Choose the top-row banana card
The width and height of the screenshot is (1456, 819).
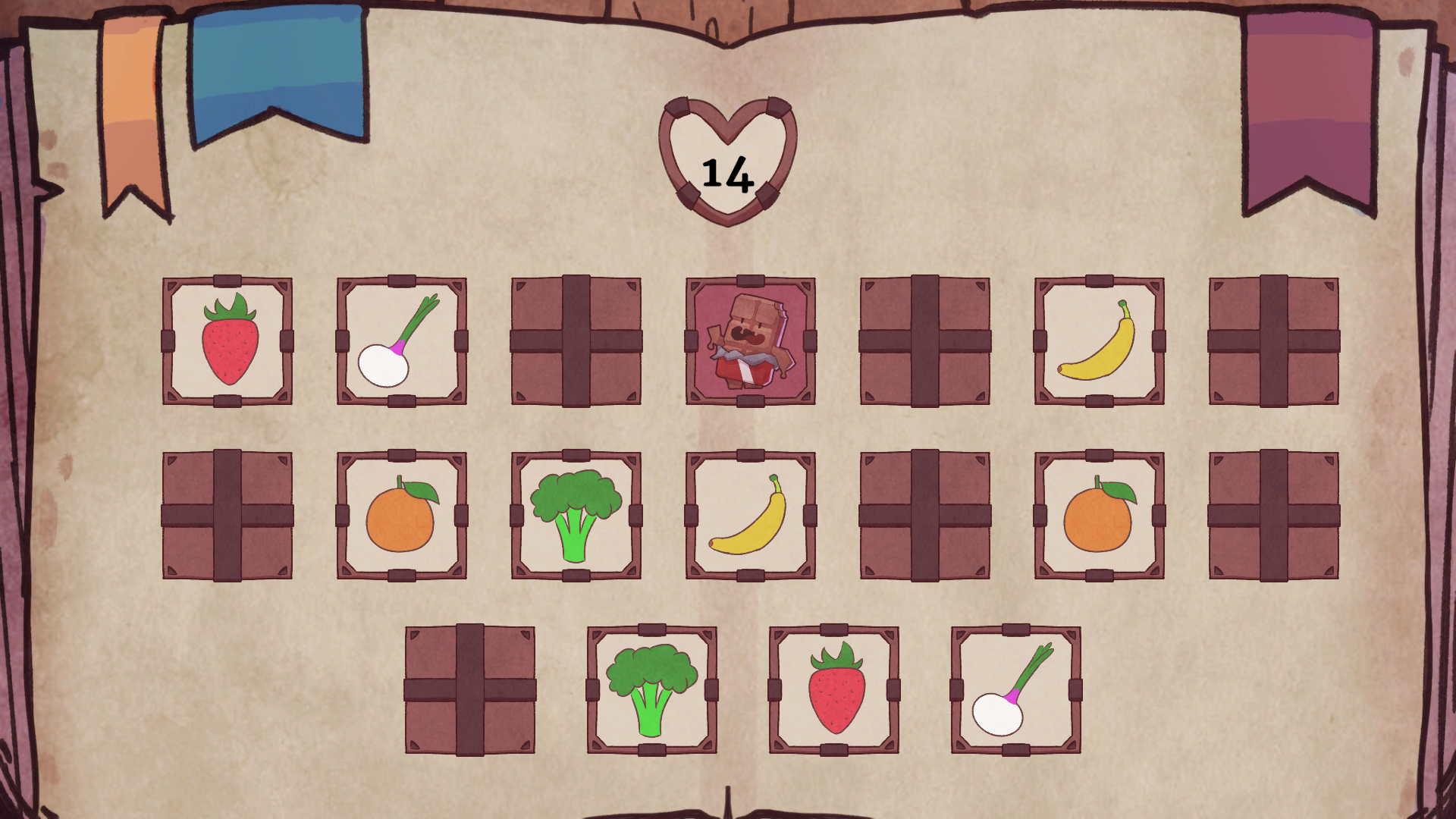(x=1100, y=341)
